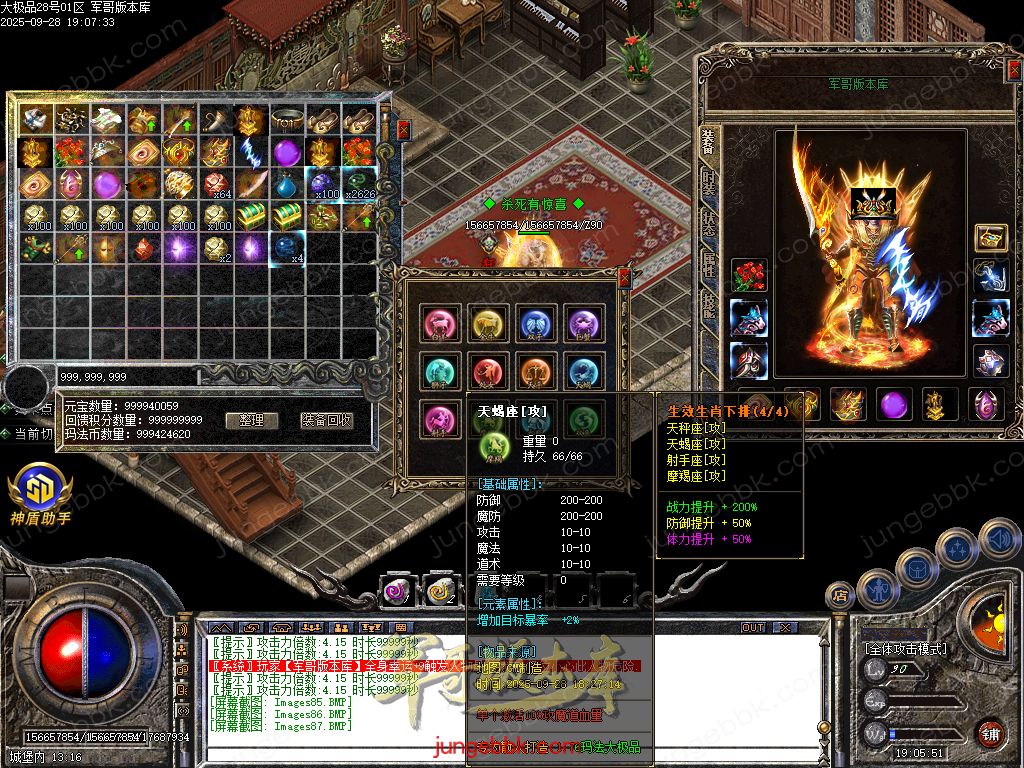Select the item stack marked x2626
This screenshot has height=768, width=1024.
pos(359,185)
